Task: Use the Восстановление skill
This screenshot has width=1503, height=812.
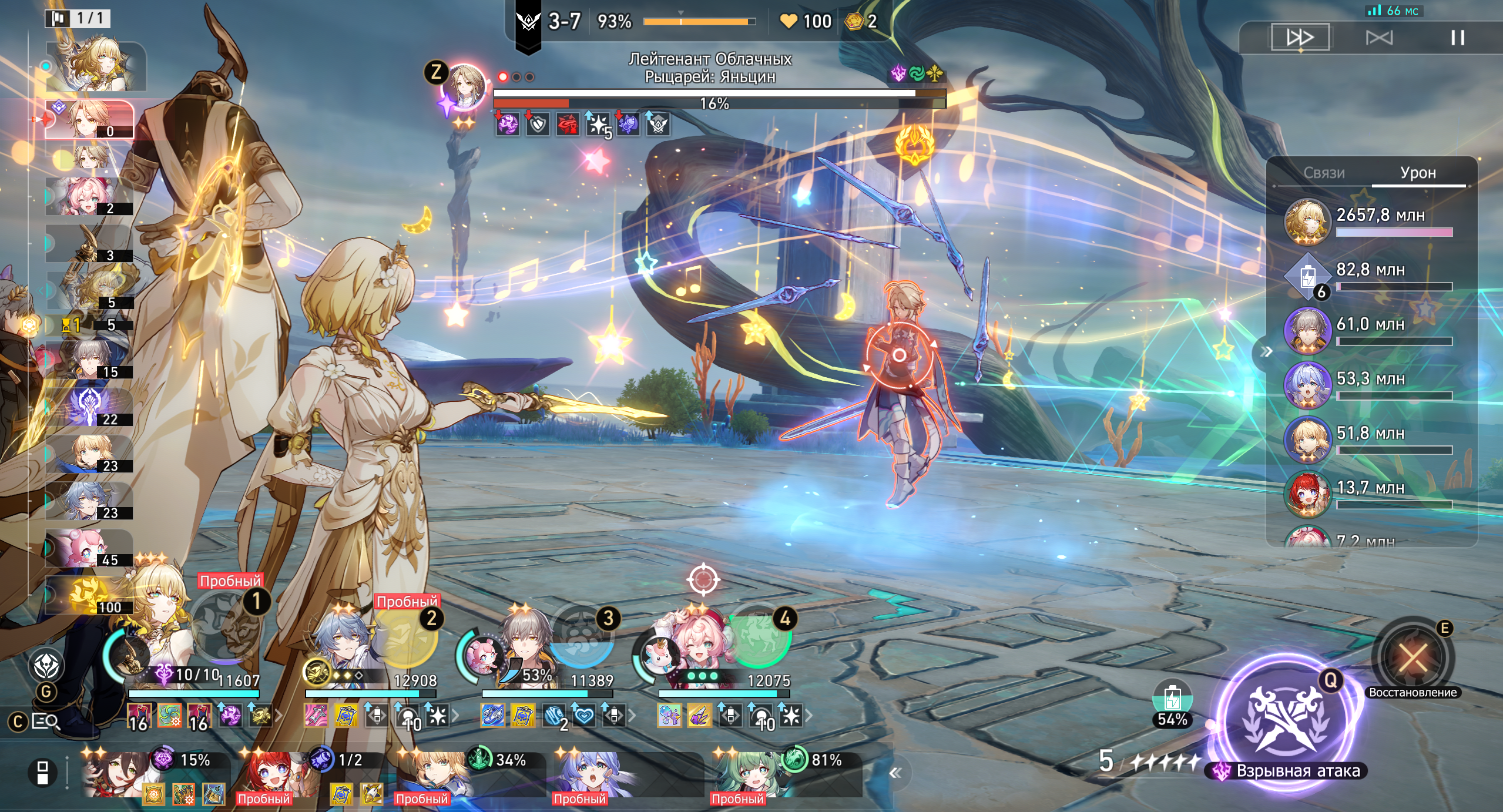Action: [x=1413, y=657]
